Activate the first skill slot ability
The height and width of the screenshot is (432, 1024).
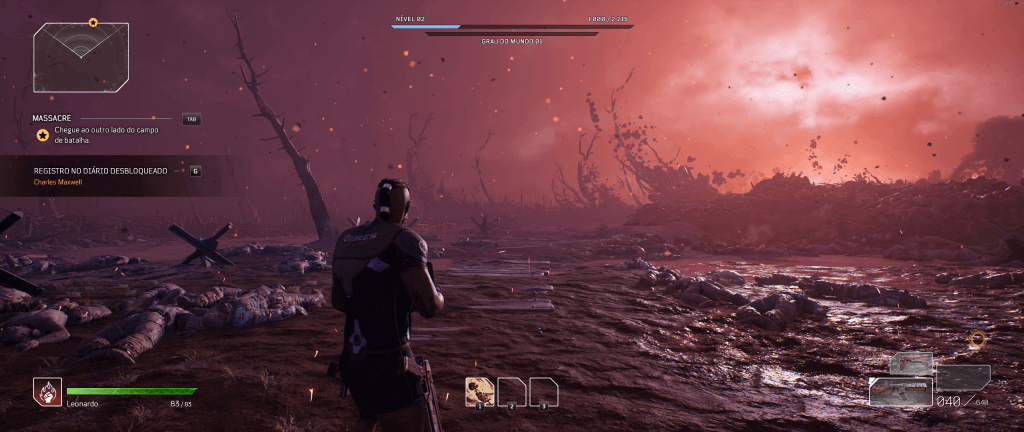[x=480, y=391]
